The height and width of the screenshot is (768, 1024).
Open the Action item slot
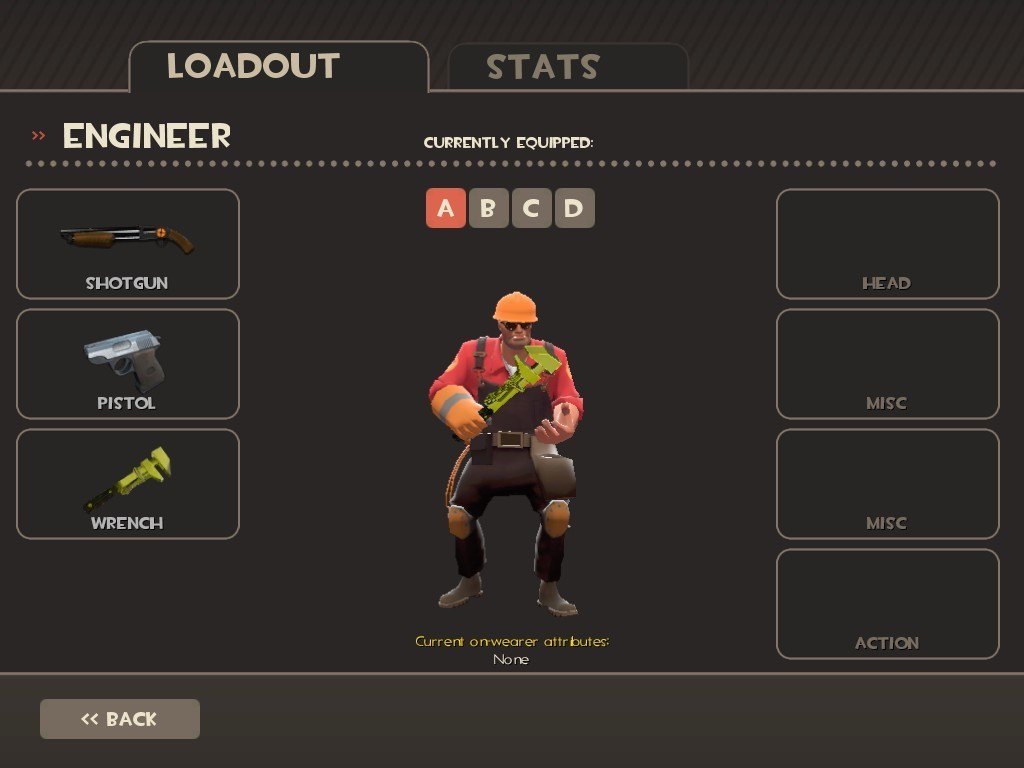(888, 604)
